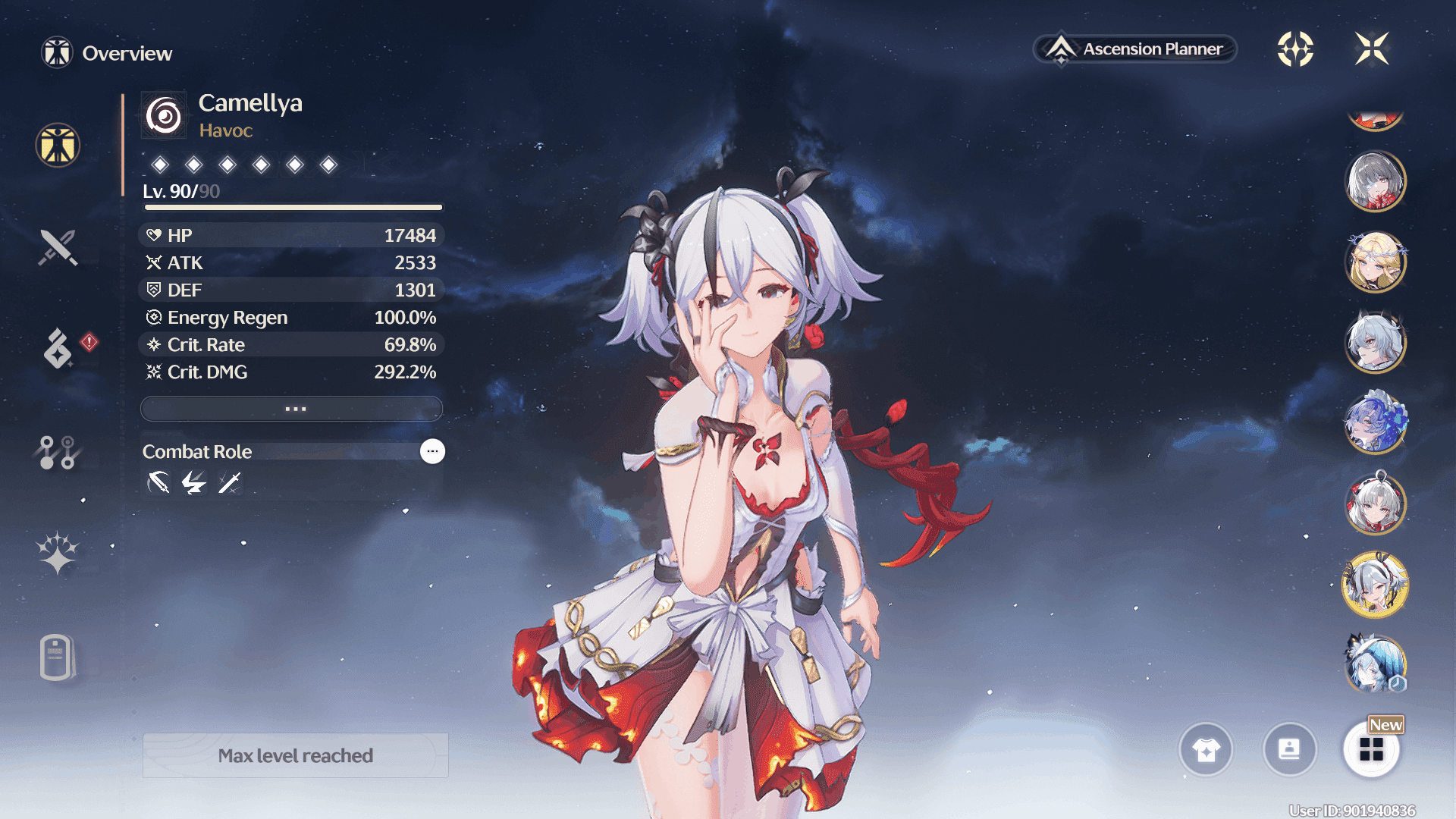The image size is (1456, 819).
Task: Open the Ascension Planner
Action: 1135,49
